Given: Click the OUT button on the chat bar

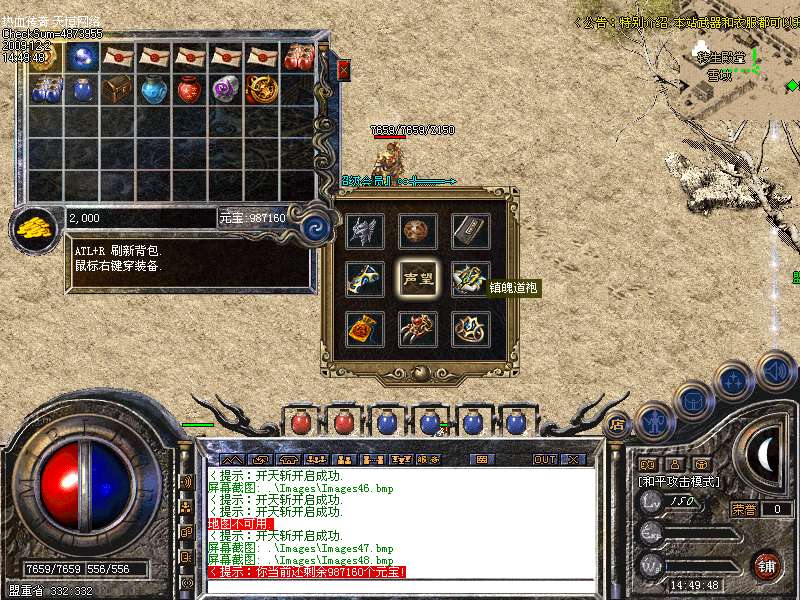Looking at the screenshot, I should 545,460.
